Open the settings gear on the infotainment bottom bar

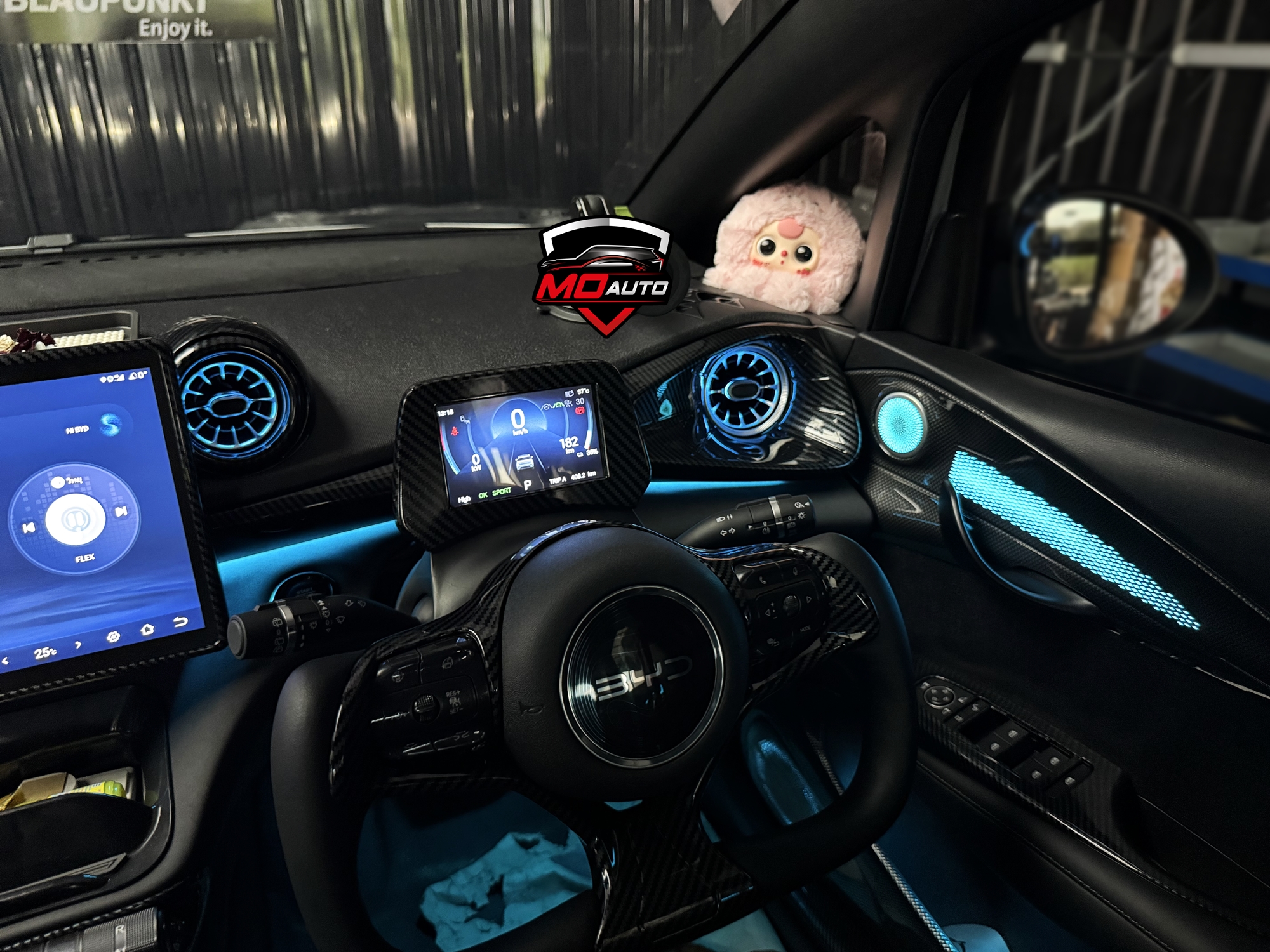click(114, 636)
